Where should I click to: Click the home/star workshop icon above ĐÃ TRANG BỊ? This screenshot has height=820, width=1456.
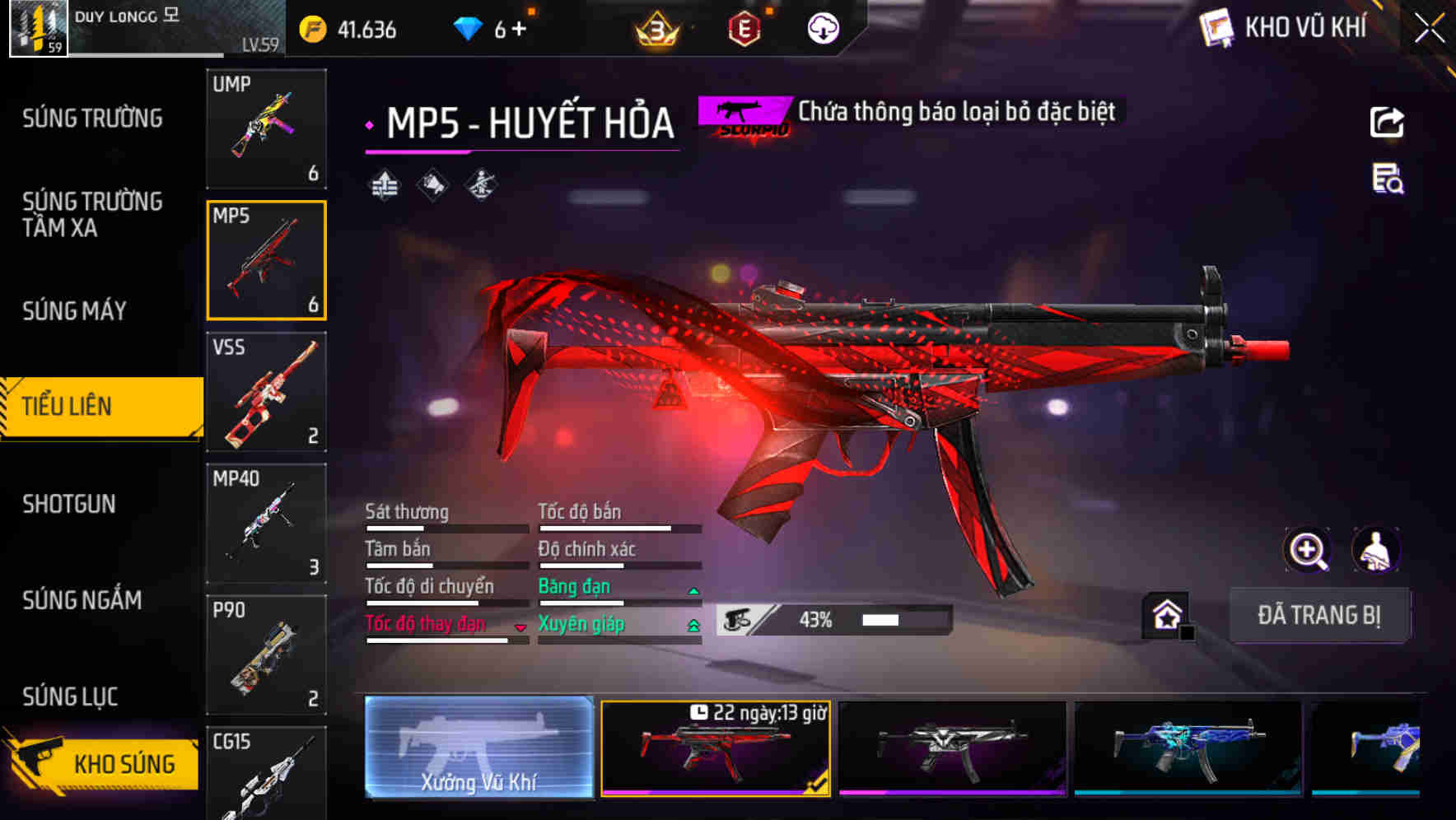[1164, 614]
